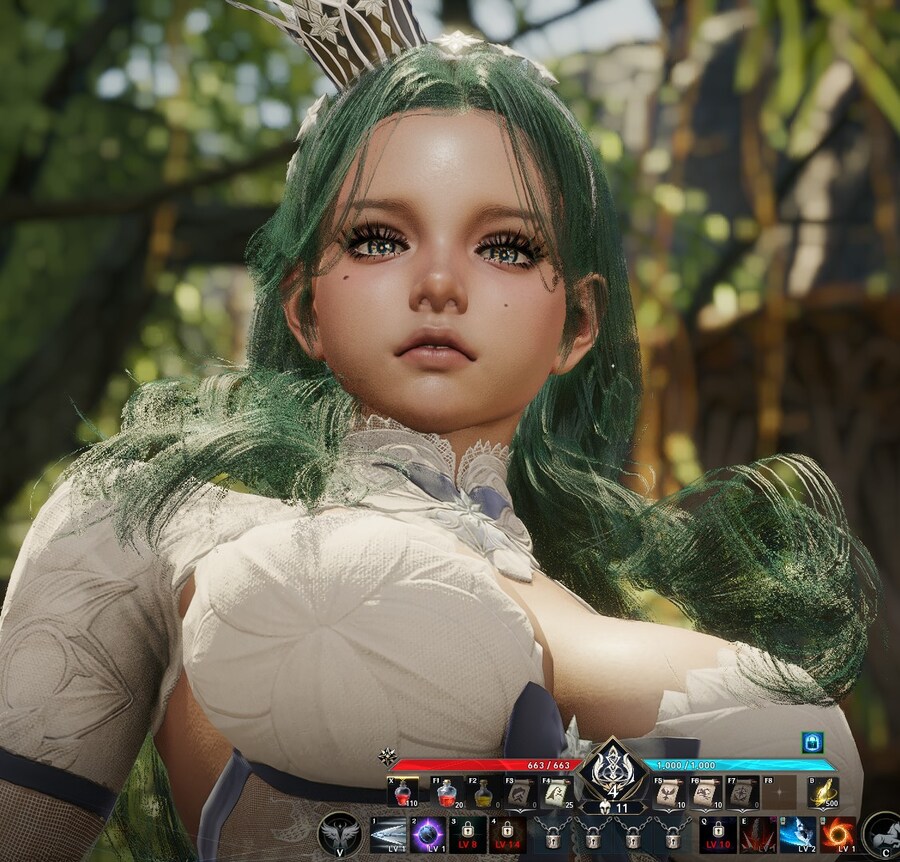Activate the fiery ring skill
Image resolution: width=900 pixels, height=862 pixels.
tap(838, 835)
